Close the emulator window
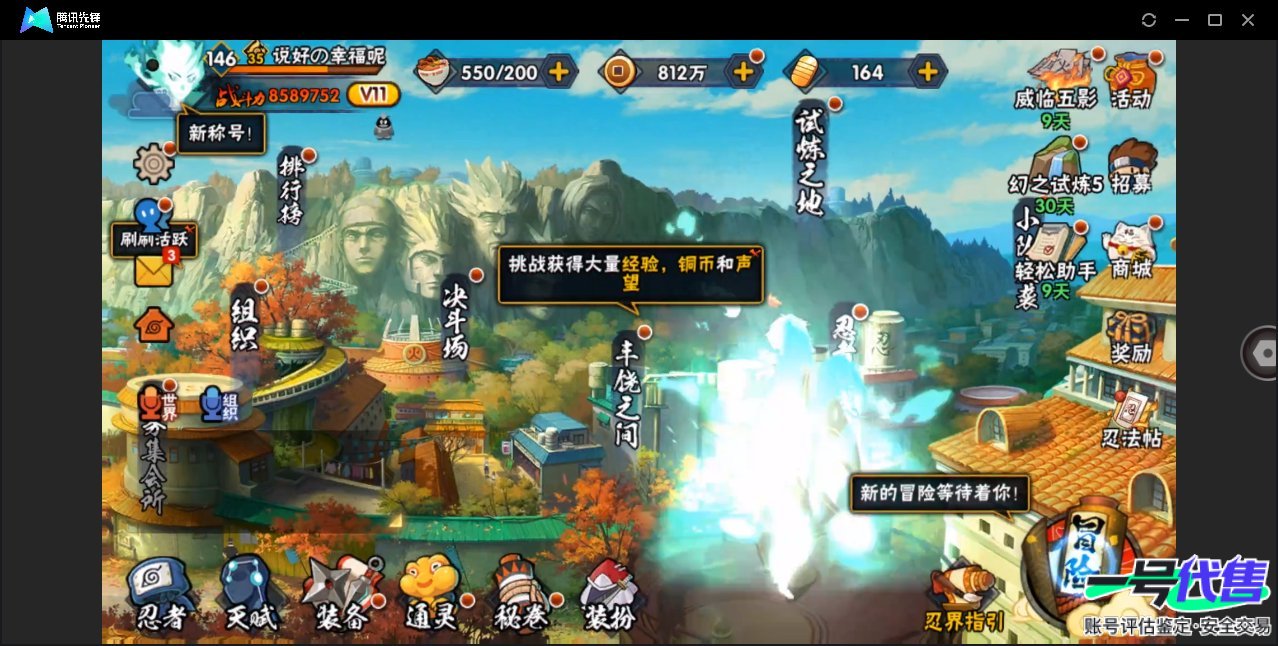Screen dimensions: 1278x646 (1248, 20)
